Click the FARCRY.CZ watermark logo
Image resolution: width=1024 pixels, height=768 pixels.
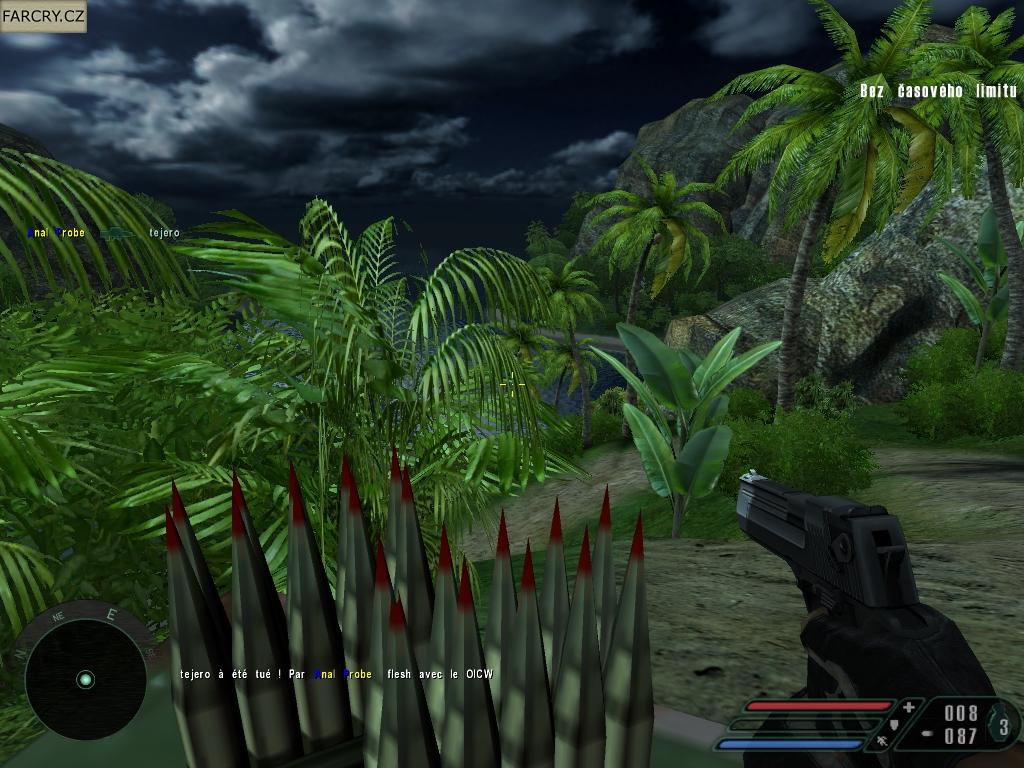click(44, 16)
